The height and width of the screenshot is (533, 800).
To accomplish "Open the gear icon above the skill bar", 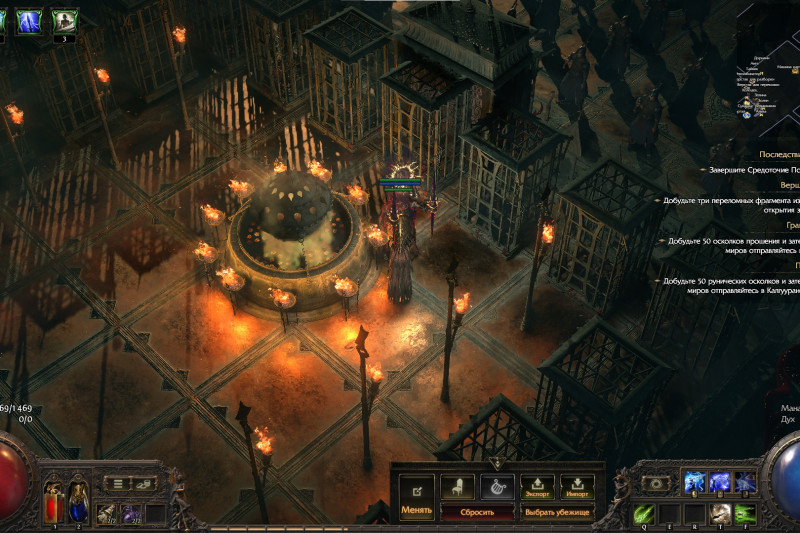I will (x=656, y=483).
